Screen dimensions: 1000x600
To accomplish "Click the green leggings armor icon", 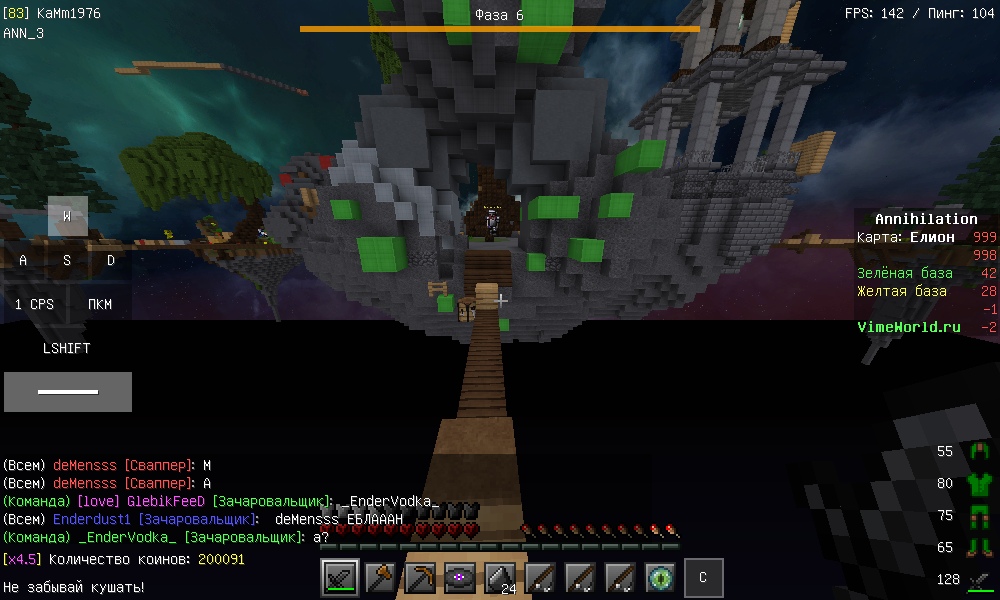I will point(979,516).
